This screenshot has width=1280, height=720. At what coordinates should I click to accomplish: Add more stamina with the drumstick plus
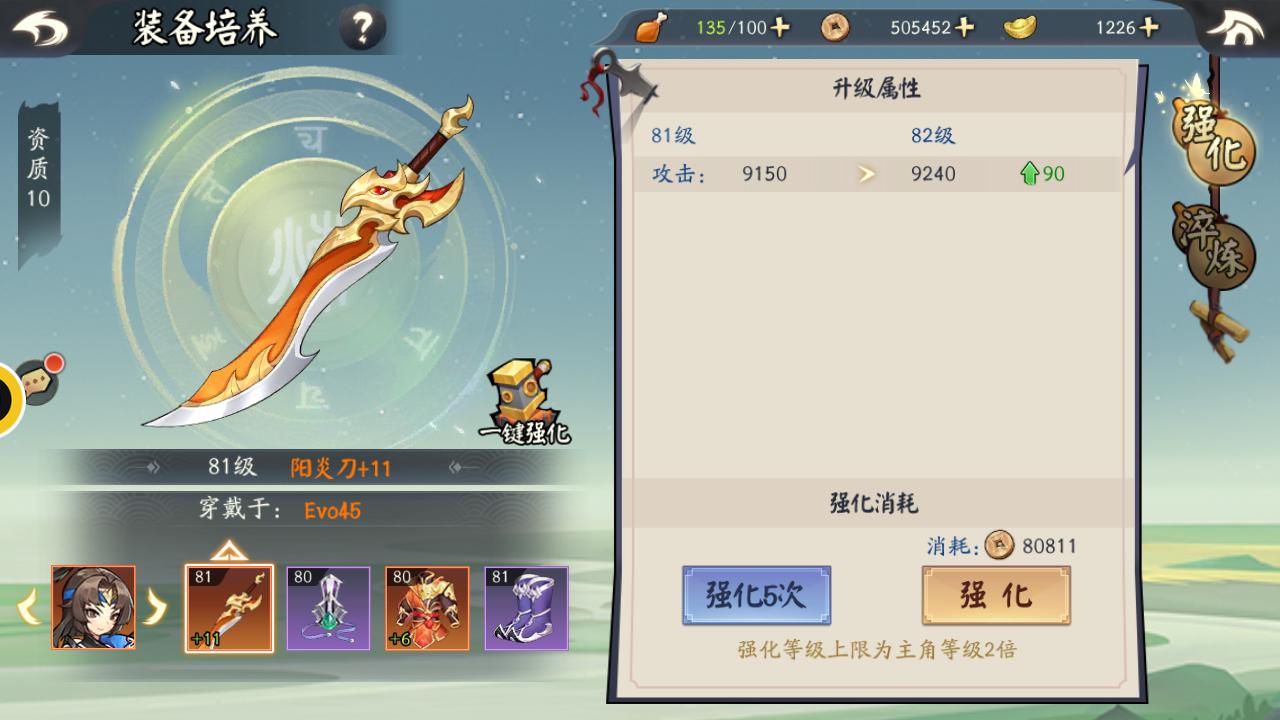click(x=780, y=27)
